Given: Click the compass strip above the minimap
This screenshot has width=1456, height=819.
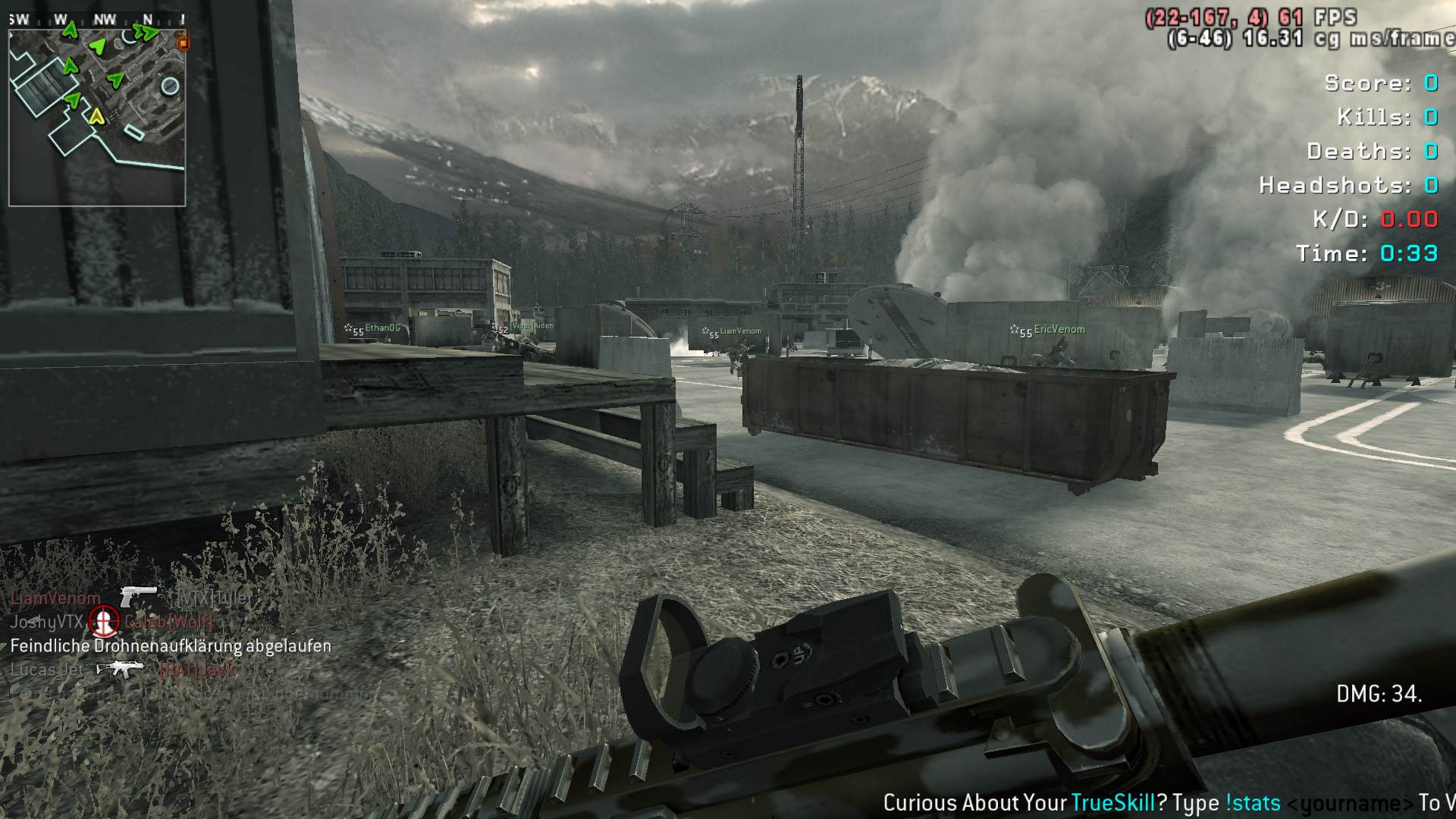Looking at the screenshot, I should pyautogui.click(x=97, y=20).
